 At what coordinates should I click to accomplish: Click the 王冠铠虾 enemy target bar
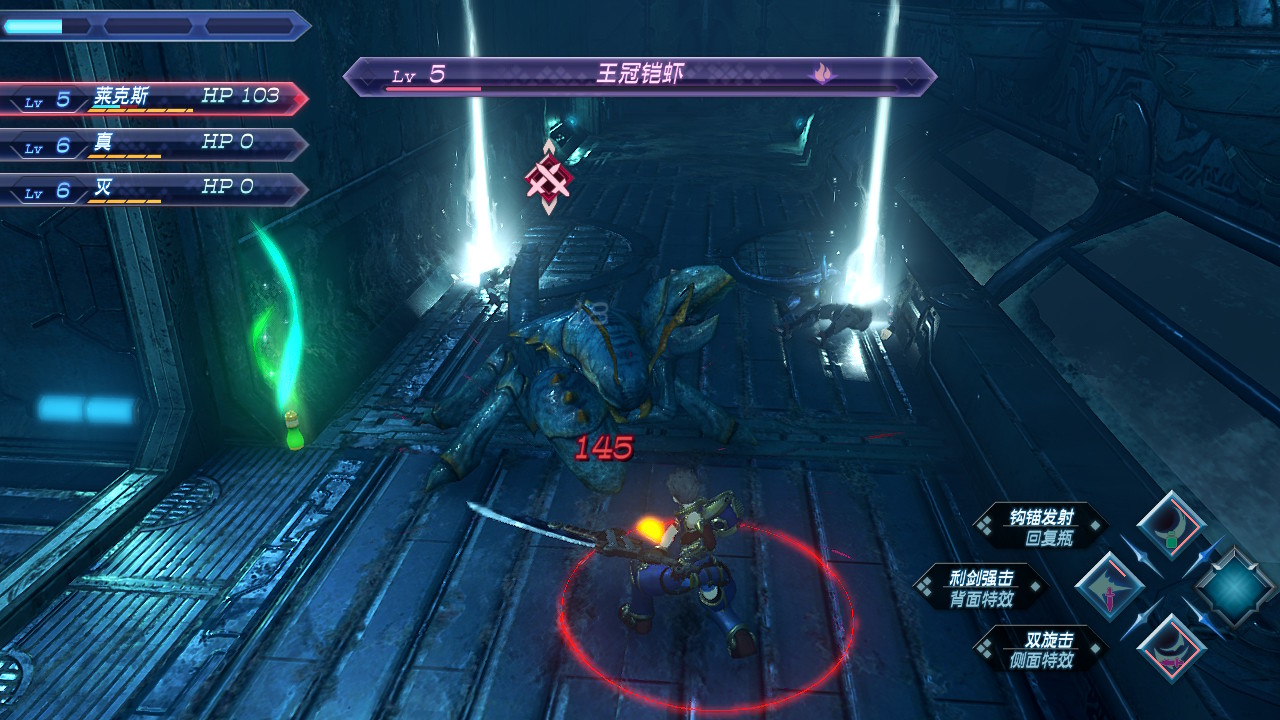(638, 76)
